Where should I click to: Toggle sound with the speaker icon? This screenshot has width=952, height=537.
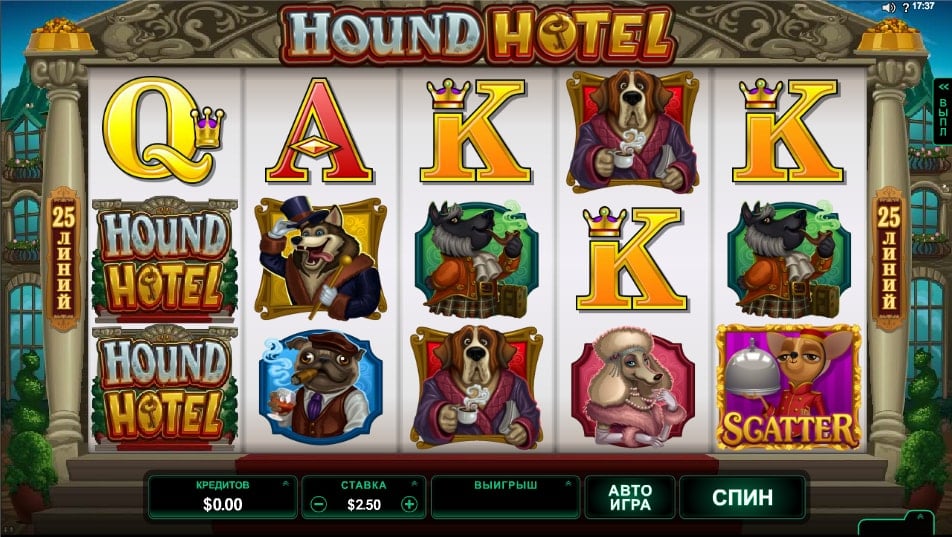click(887, 7)
